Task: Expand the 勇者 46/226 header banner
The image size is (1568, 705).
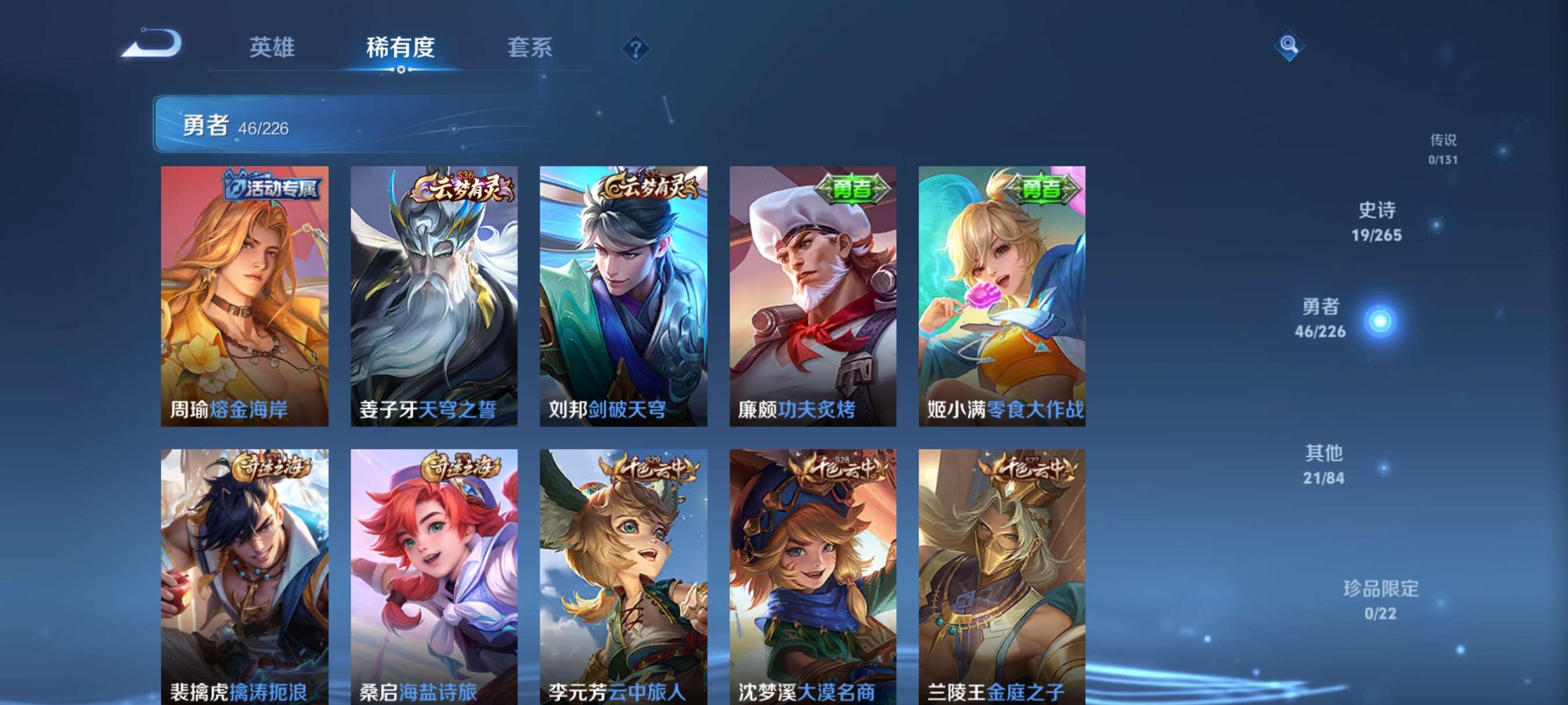Action: (341, 126)
